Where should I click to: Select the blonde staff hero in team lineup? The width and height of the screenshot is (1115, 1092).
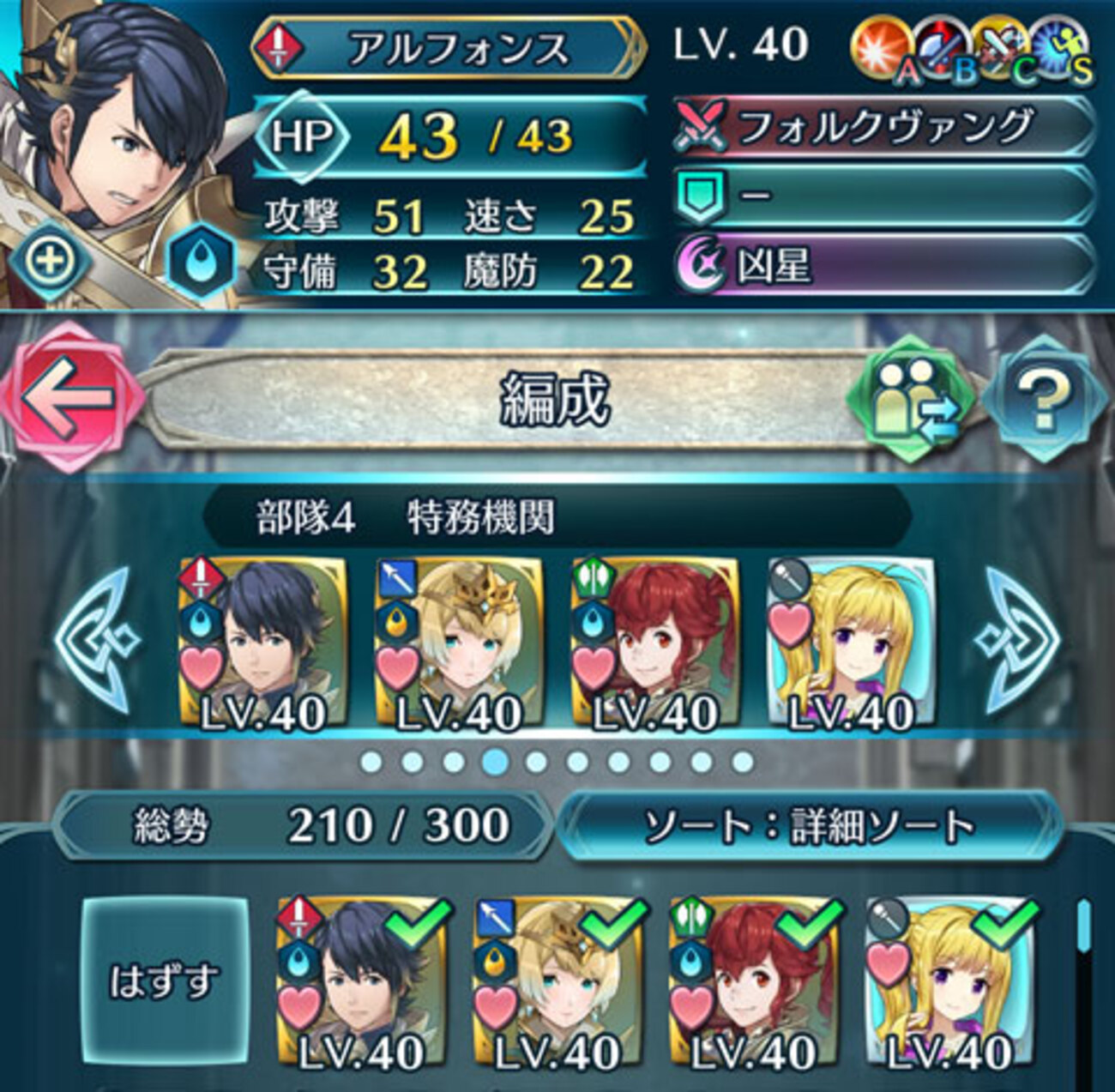(850, 645)
